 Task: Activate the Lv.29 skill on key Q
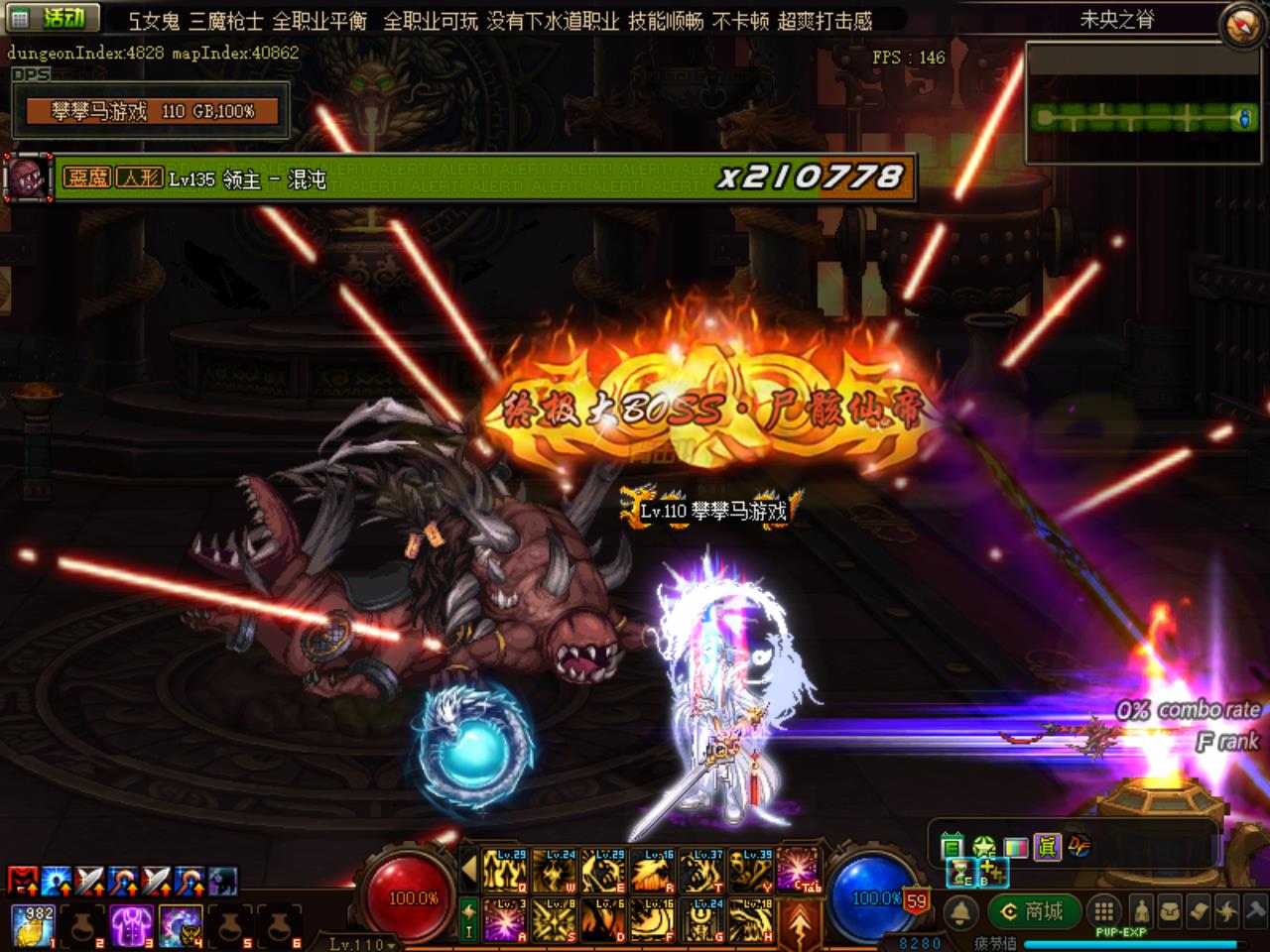point(505,871)
